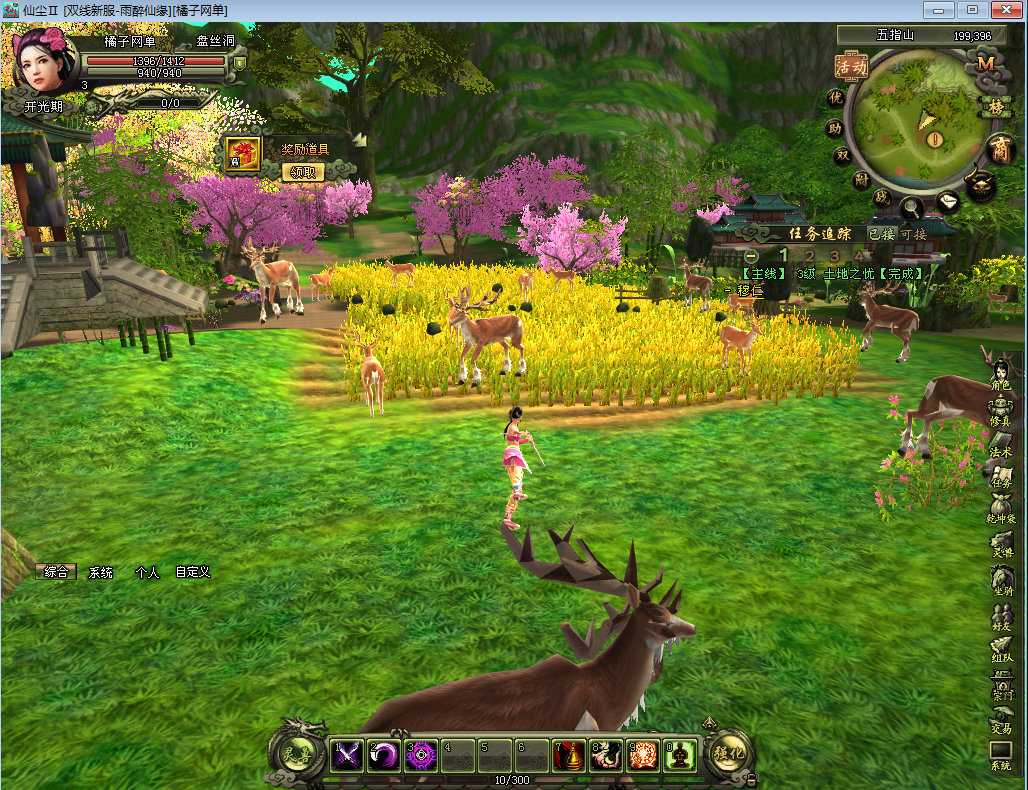Open the 活动 events panel
Image resolution: width=1028 pixels, height=790 pixels.
(851, 67)
